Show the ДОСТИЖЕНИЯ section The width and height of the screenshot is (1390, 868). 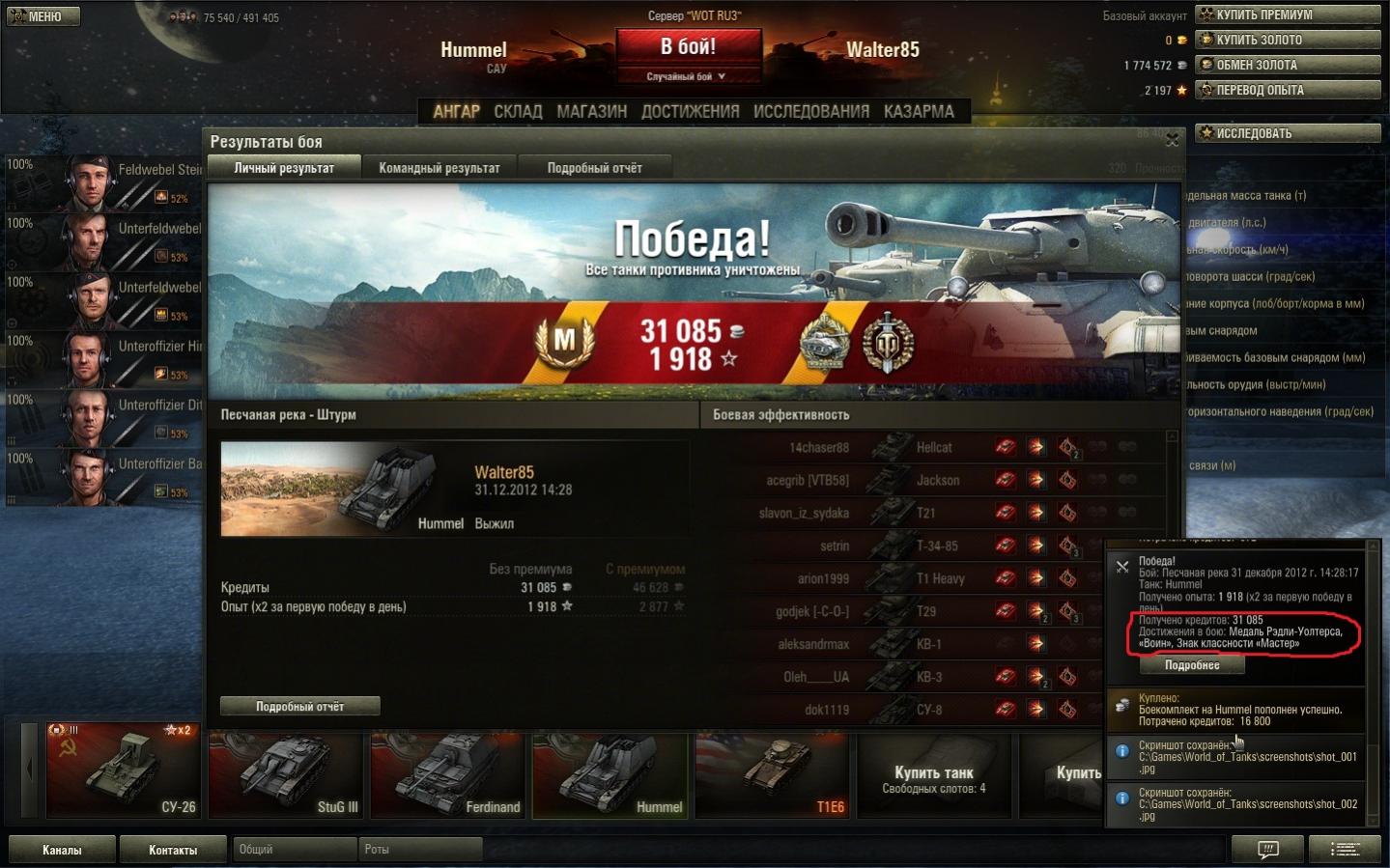click(690, 111)
